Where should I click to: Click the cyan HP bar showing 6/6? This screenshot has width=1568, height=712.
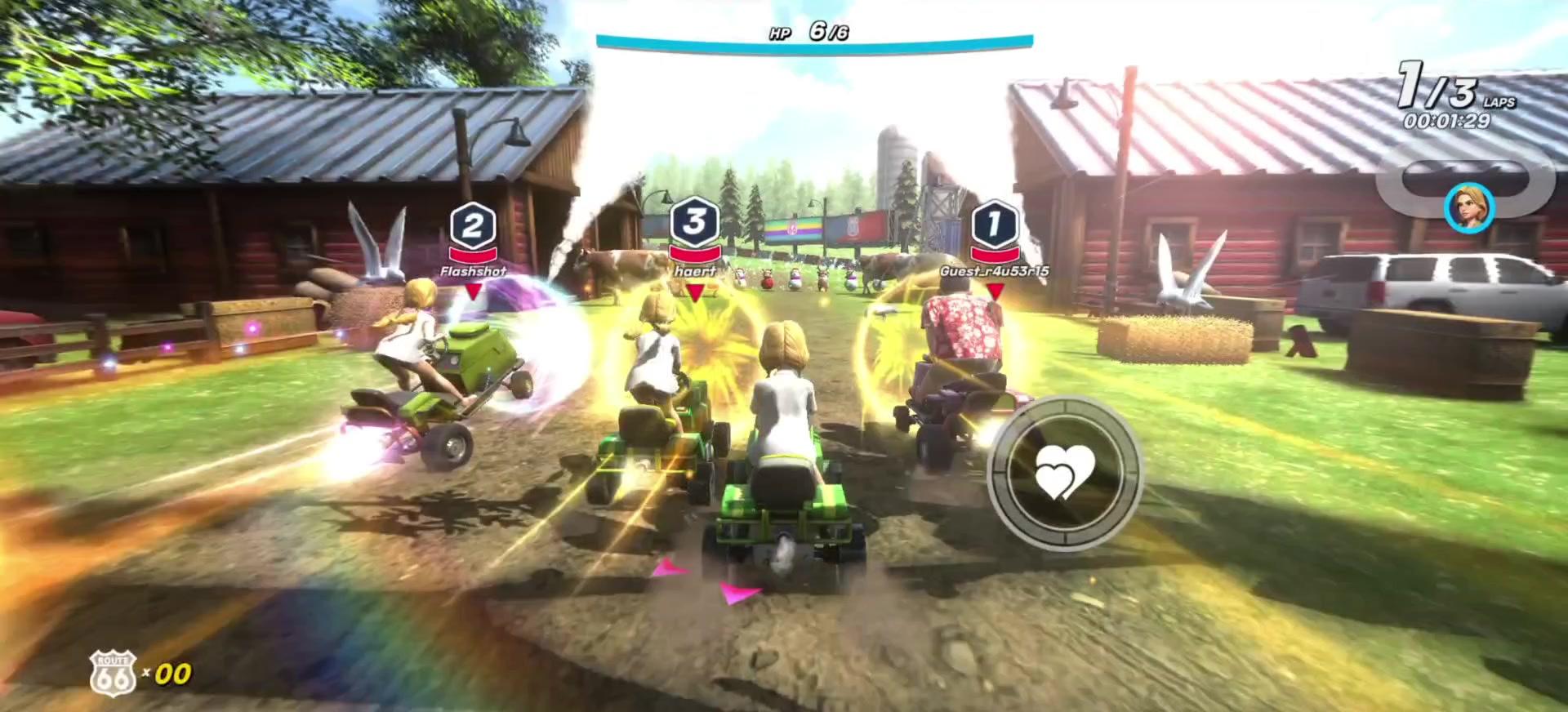coord(817,41)
